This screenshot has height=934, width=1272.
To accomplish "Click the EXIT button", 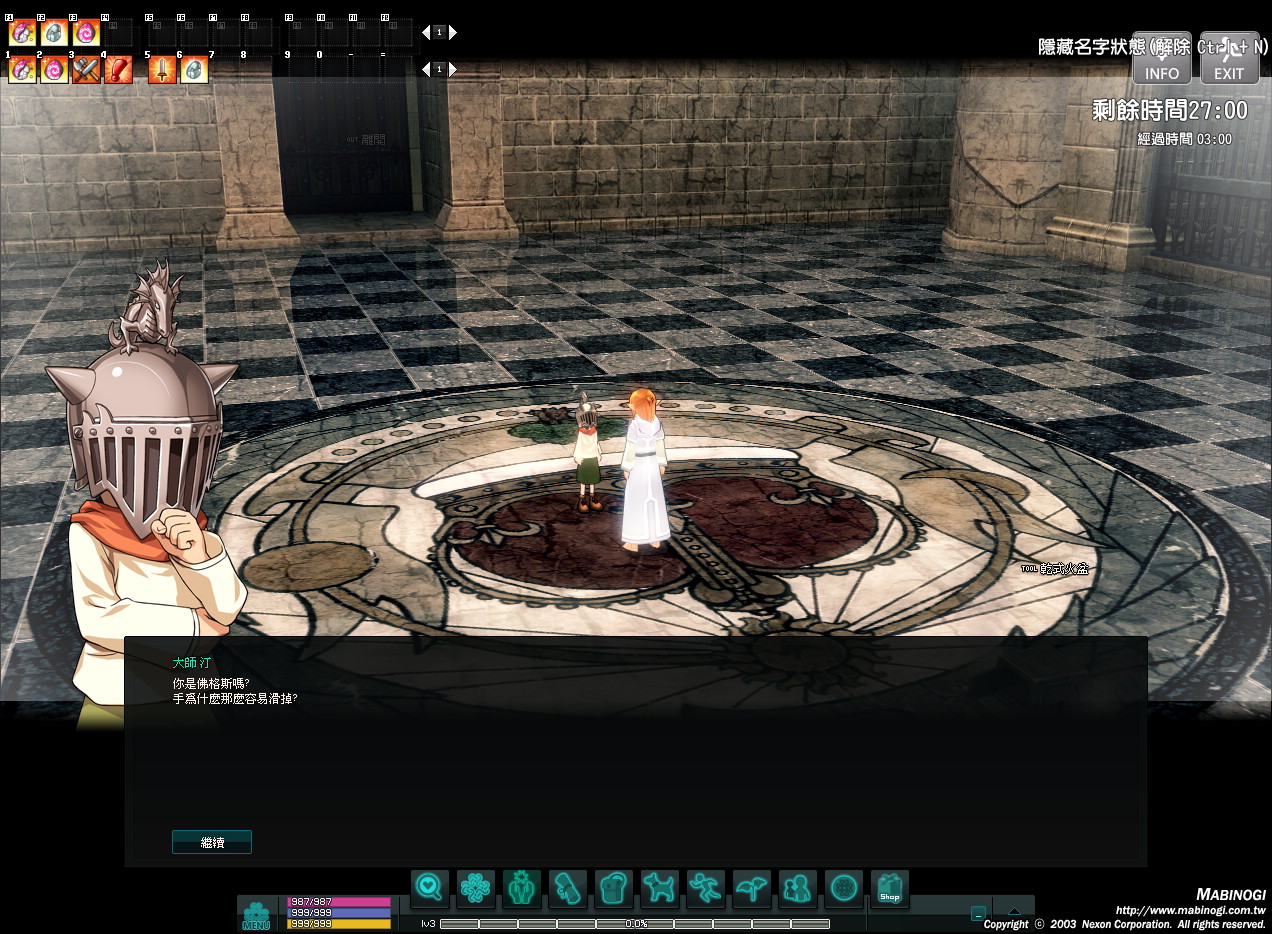I will click(1229, 58).
